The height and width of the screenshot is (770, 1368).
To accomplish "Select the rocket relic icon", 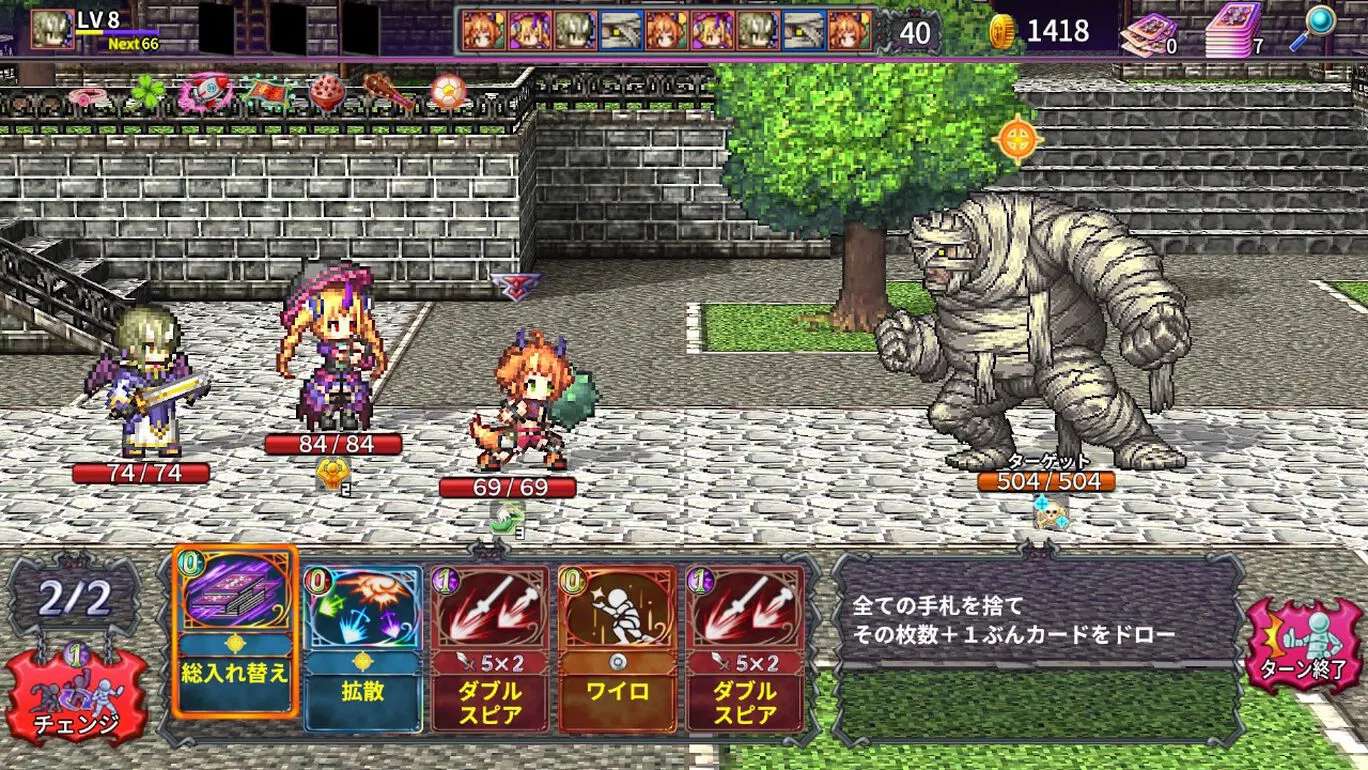I will pyautogui.click(x=212, y=92).
